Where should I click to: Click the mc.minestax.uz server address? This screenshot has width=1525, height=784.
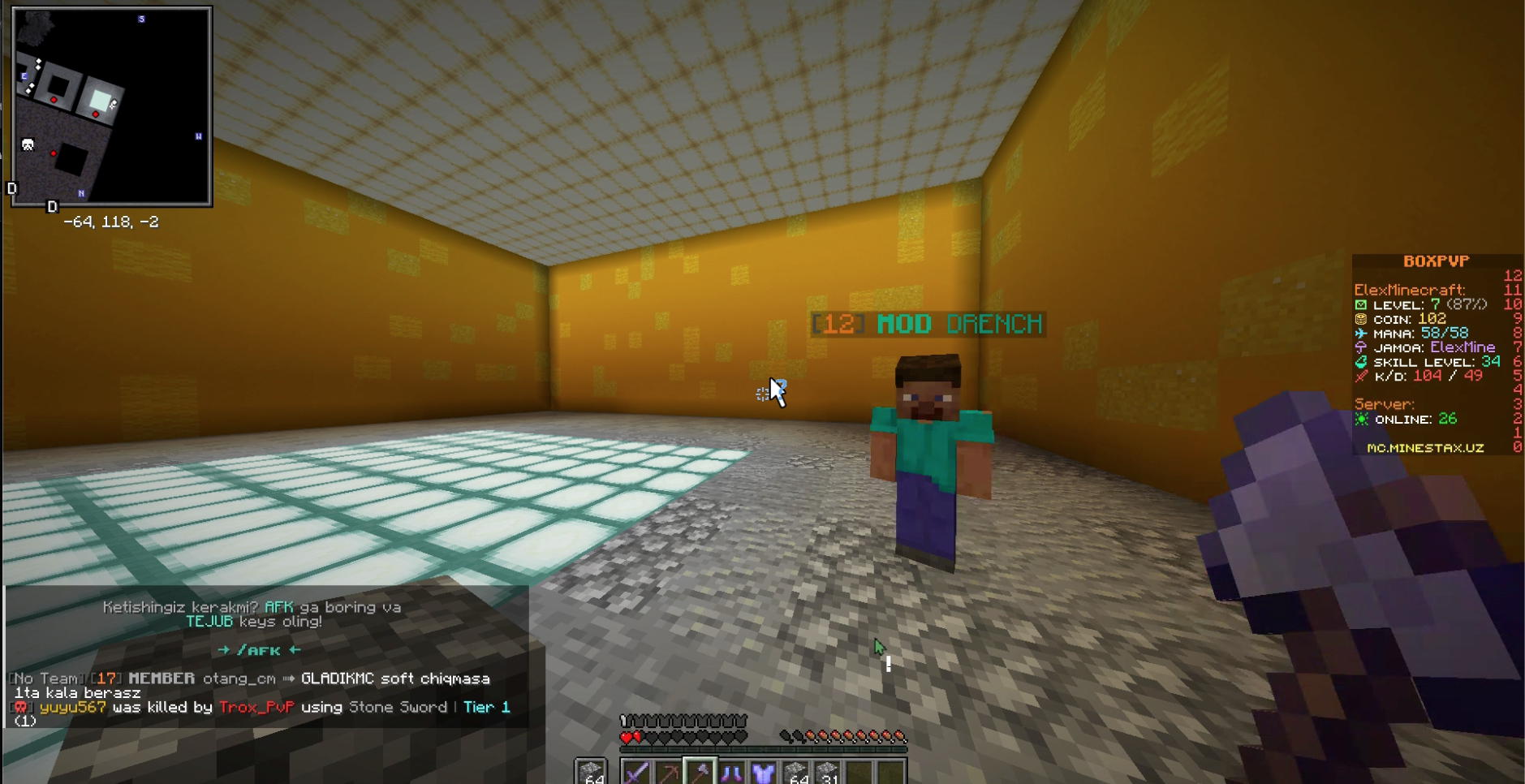point(1425,446)
